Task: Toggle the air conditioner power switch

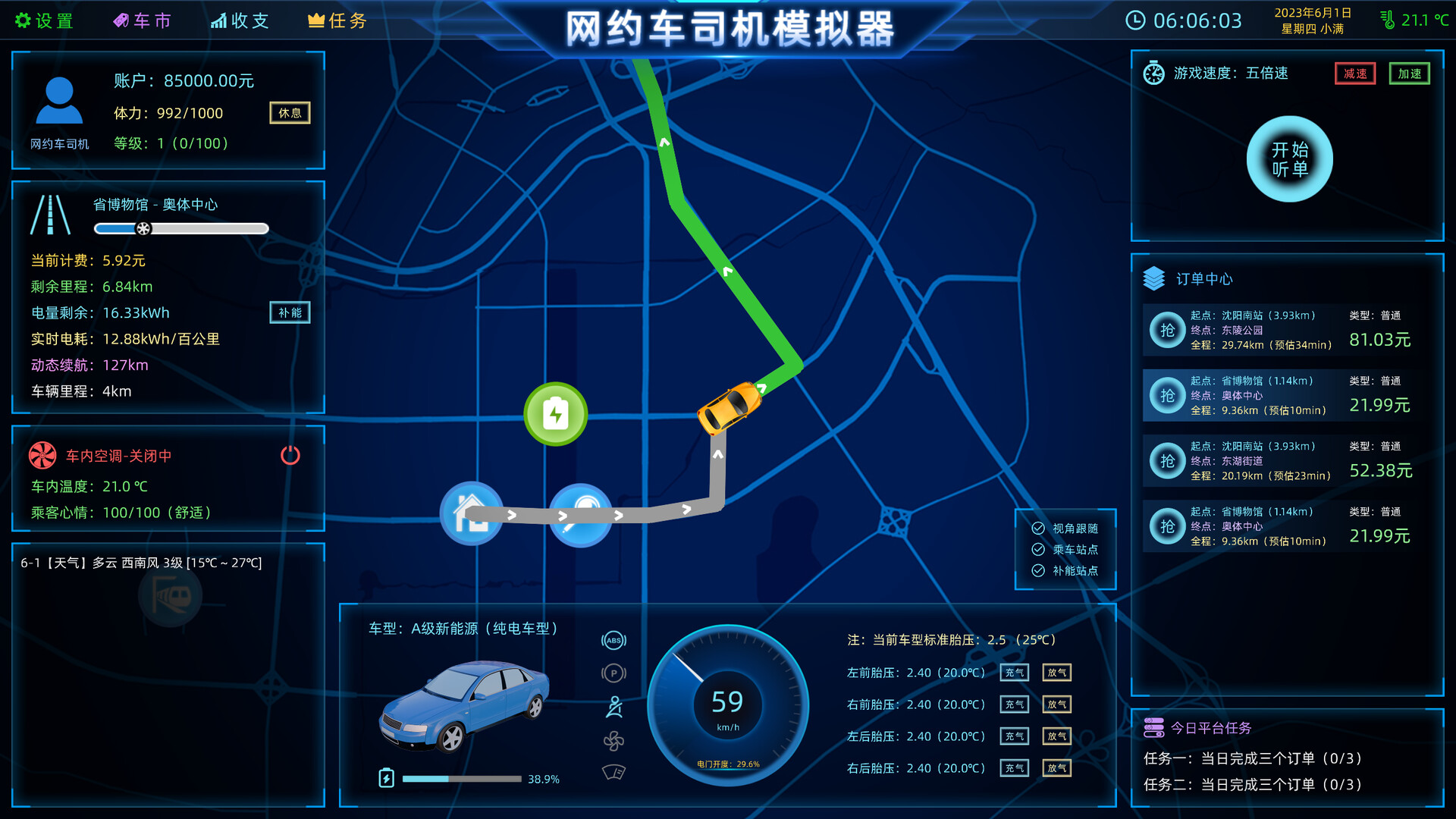Action: [290, 455]
